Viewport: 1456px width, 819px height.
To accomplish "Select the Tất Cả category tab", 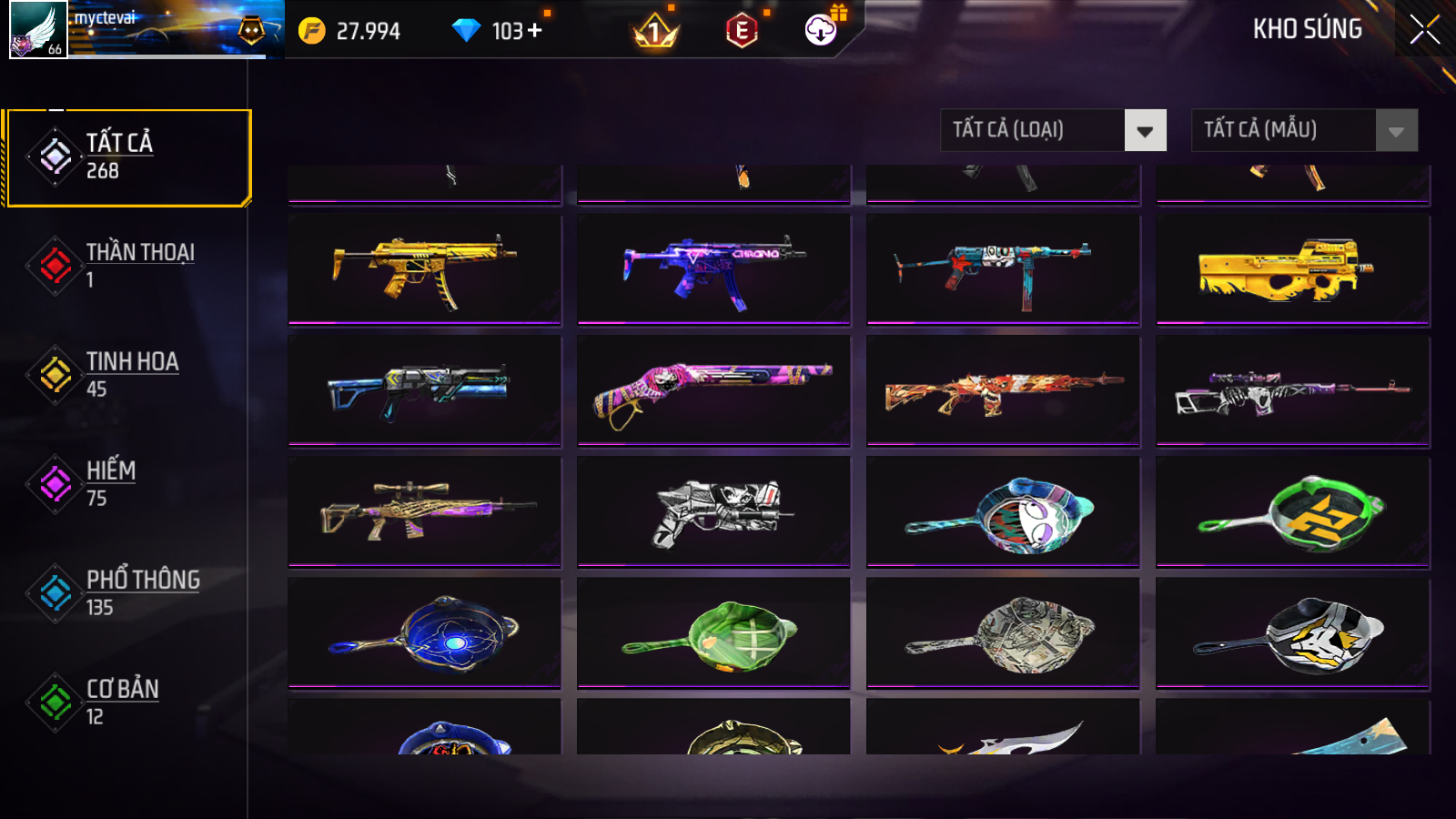I will coord(127,157).
